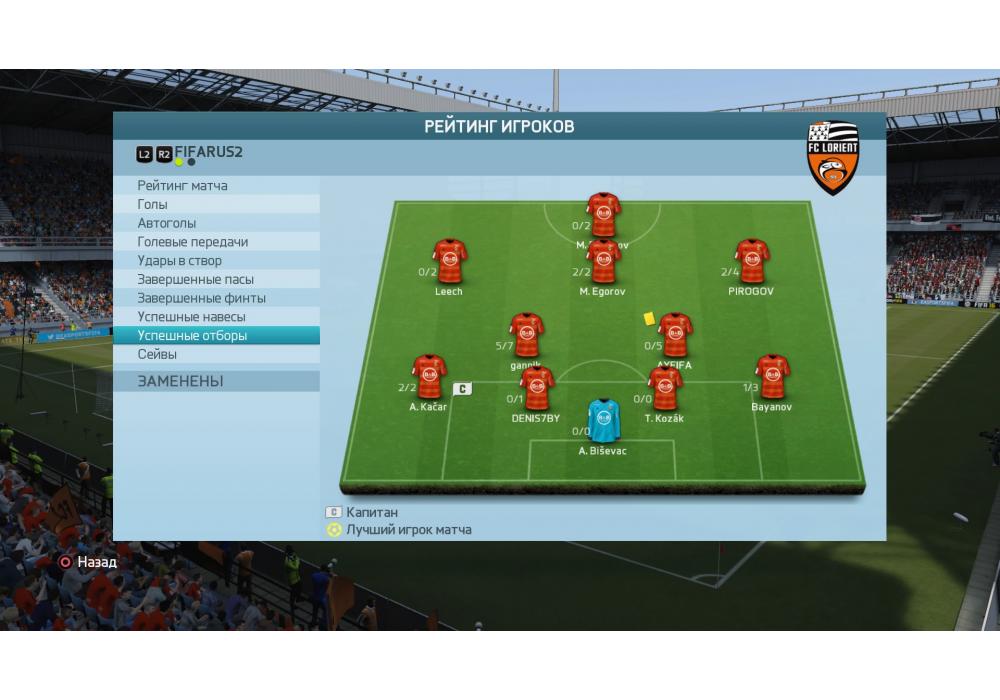
Task: Select PIROGOV's shirt on the formation
Action: coord(752,262)
